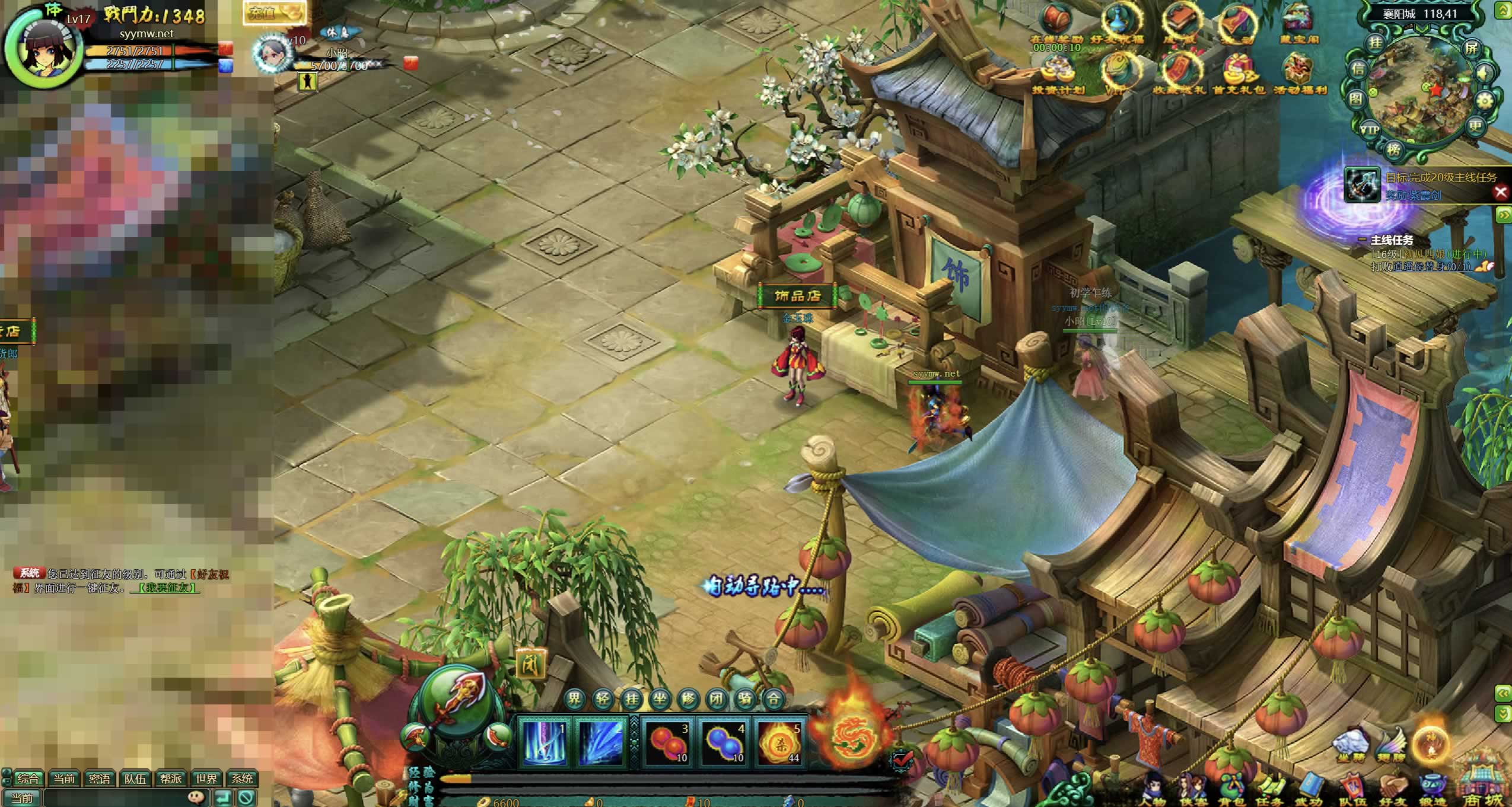Image resolution: width=1512 pixels, height=807 pixels.
Task: Open the 锻造 forging cauldron icon
Action: pos(1431,787)
